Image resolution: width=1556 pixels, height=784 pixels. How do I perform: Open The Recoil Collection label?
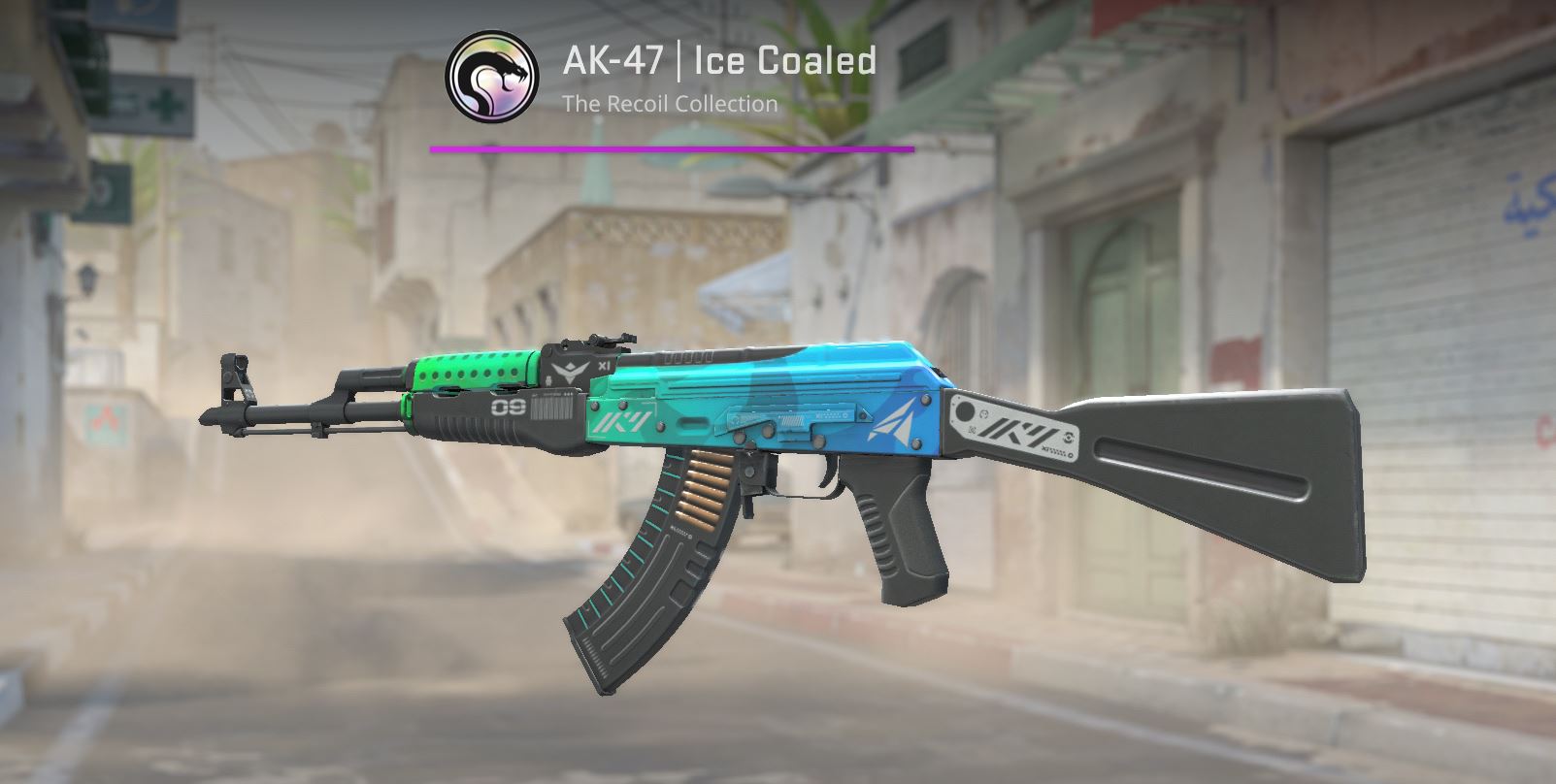670,104
